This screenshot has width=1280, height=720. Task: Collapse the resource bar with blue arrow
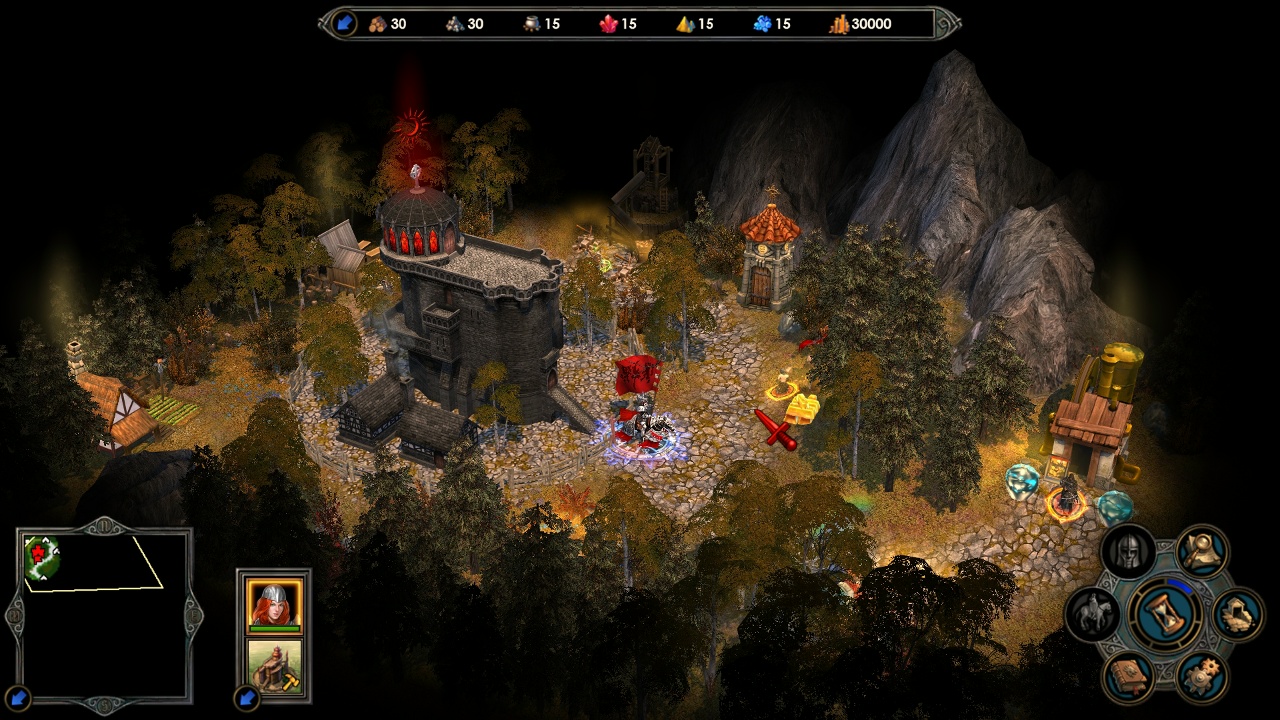pos(344,23)
